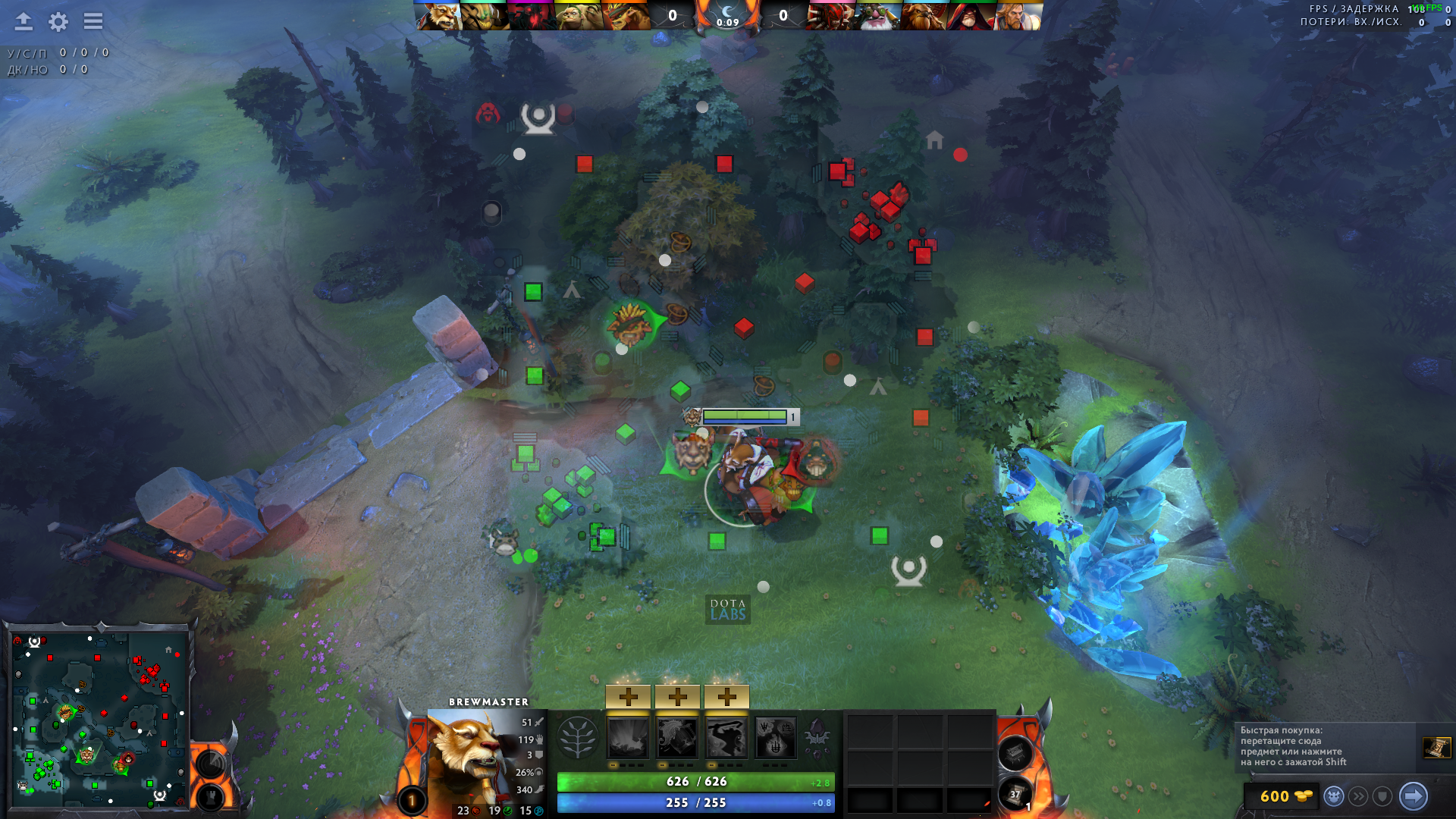Image resolution: width=1456 pixels, height=819 pixels.
Task: Open the talent tree icon
Action: (578, 737)
